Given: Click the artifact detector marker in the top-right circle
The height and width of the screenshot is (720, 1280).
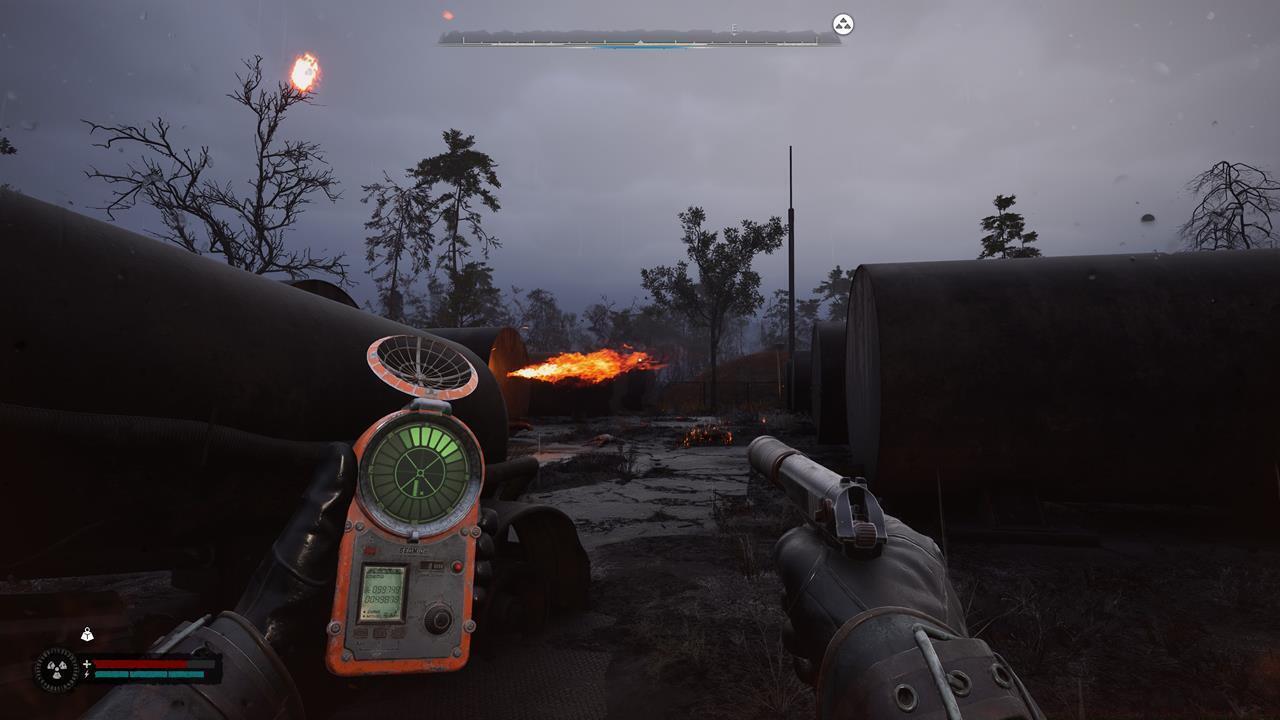Looking at the screenshot, I should click(840, 25).
